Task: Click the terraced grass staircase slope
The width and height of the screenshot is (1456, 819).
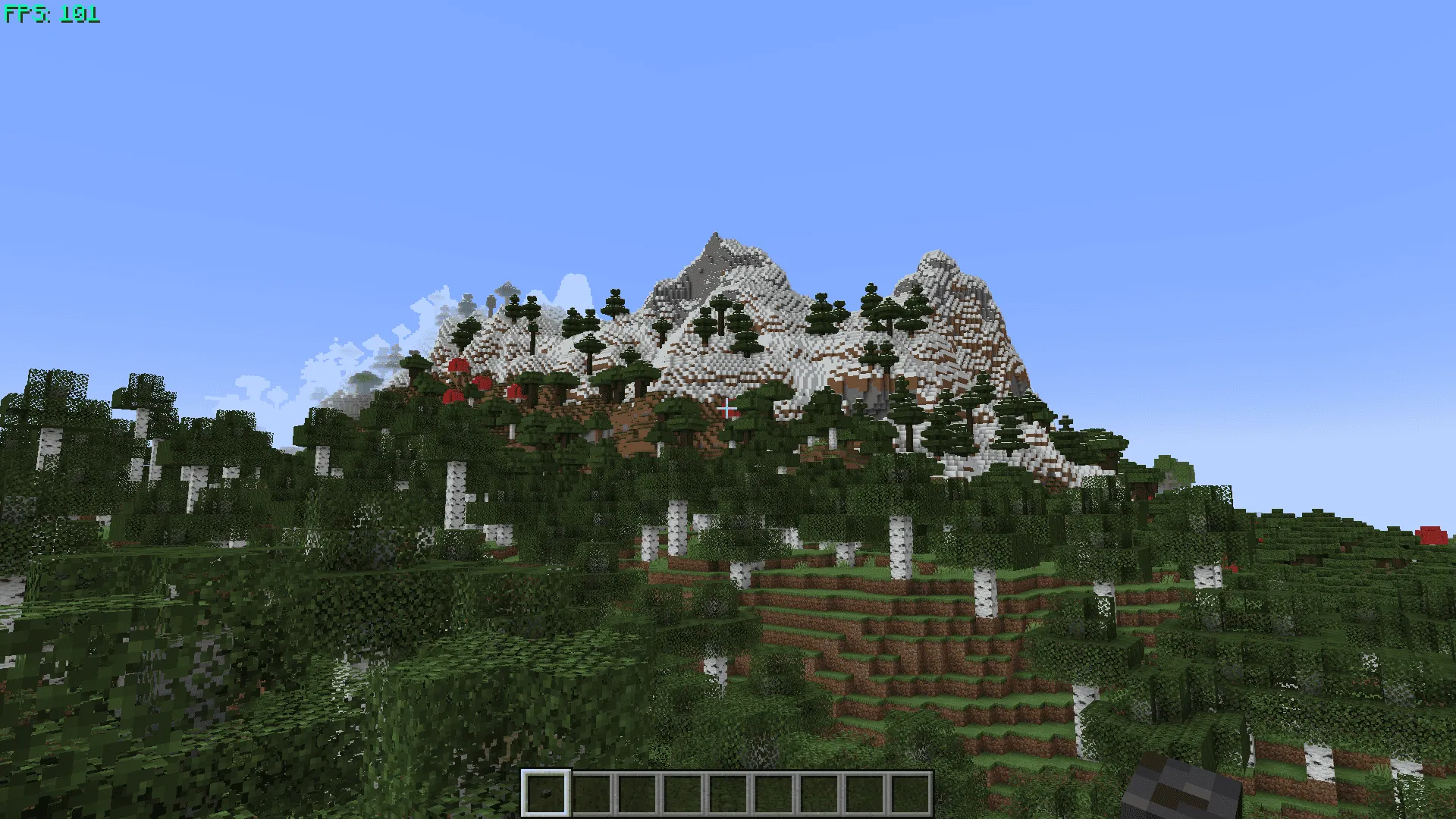Action: point(872,652)
